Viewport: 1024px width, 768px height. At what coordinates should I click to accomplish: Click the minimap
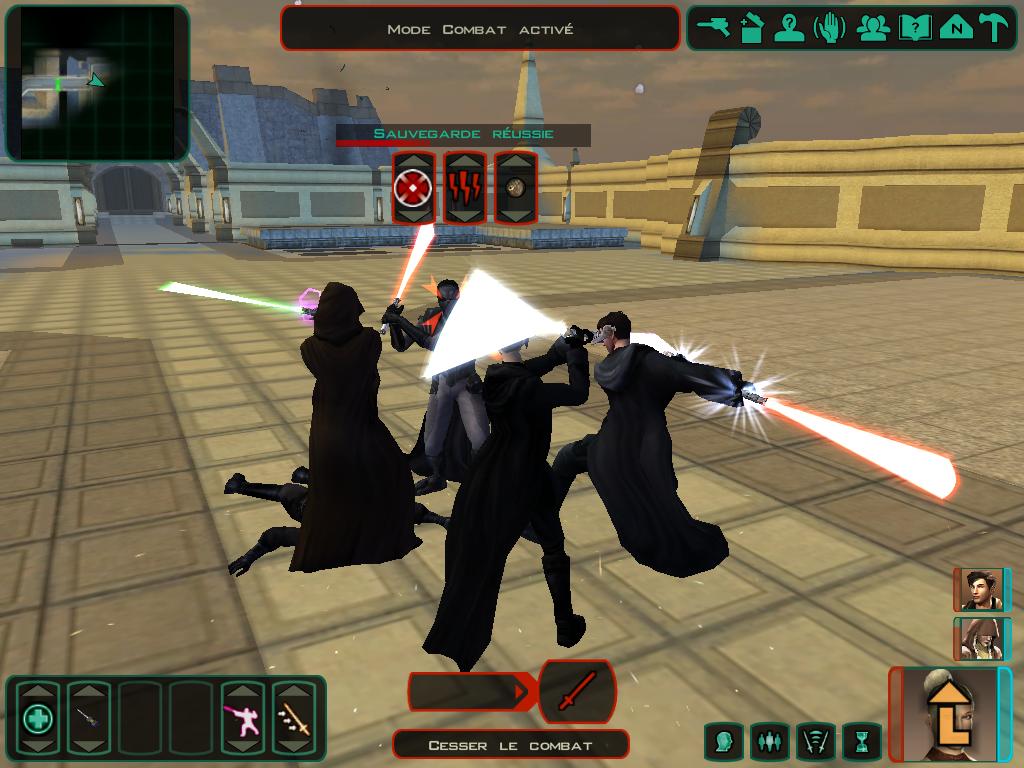97,82
